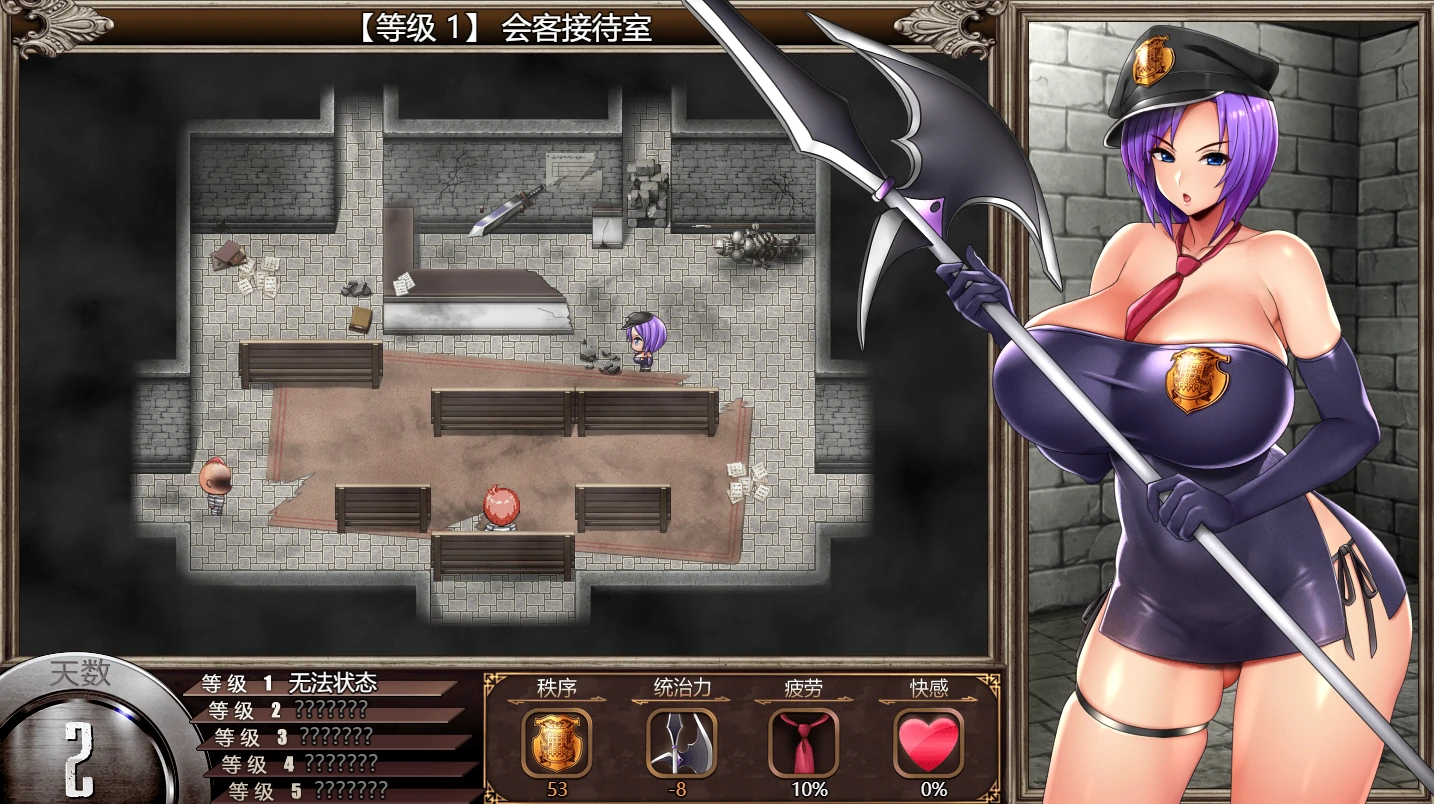Screen dimensions: 1434x804
Task: Click the 53 value under the shield
Action: tap(557, 788)
